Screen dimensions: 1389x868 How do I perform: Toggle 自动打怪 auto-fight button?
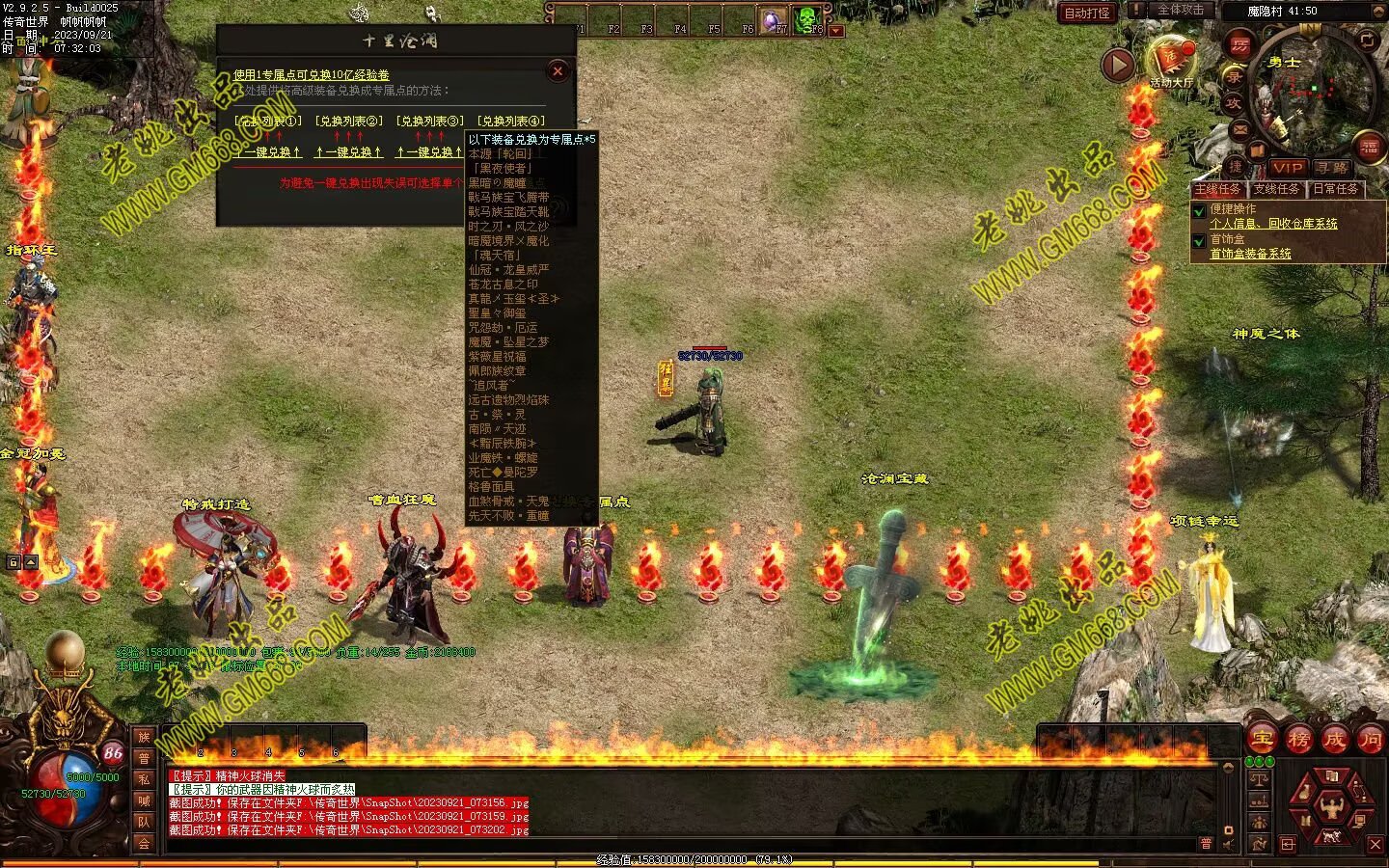click(1087, 13)
